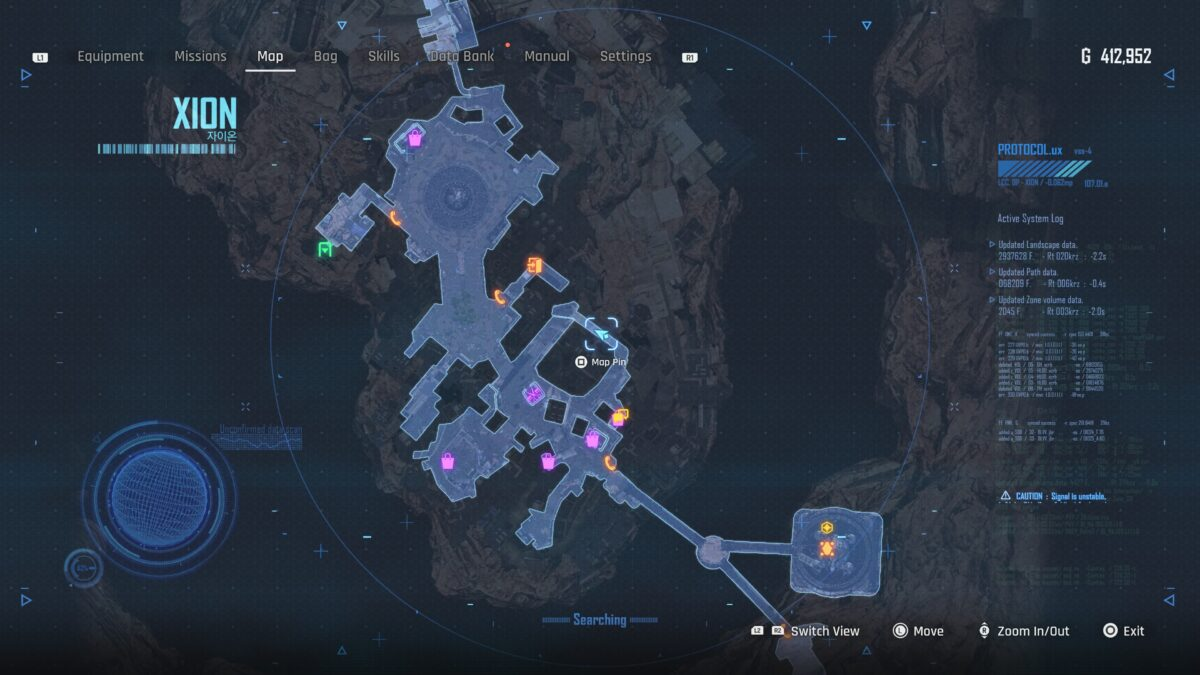This screenshot has width=1200, height=675.
Task: Open the Bag tab
Action: coord(326,57)
